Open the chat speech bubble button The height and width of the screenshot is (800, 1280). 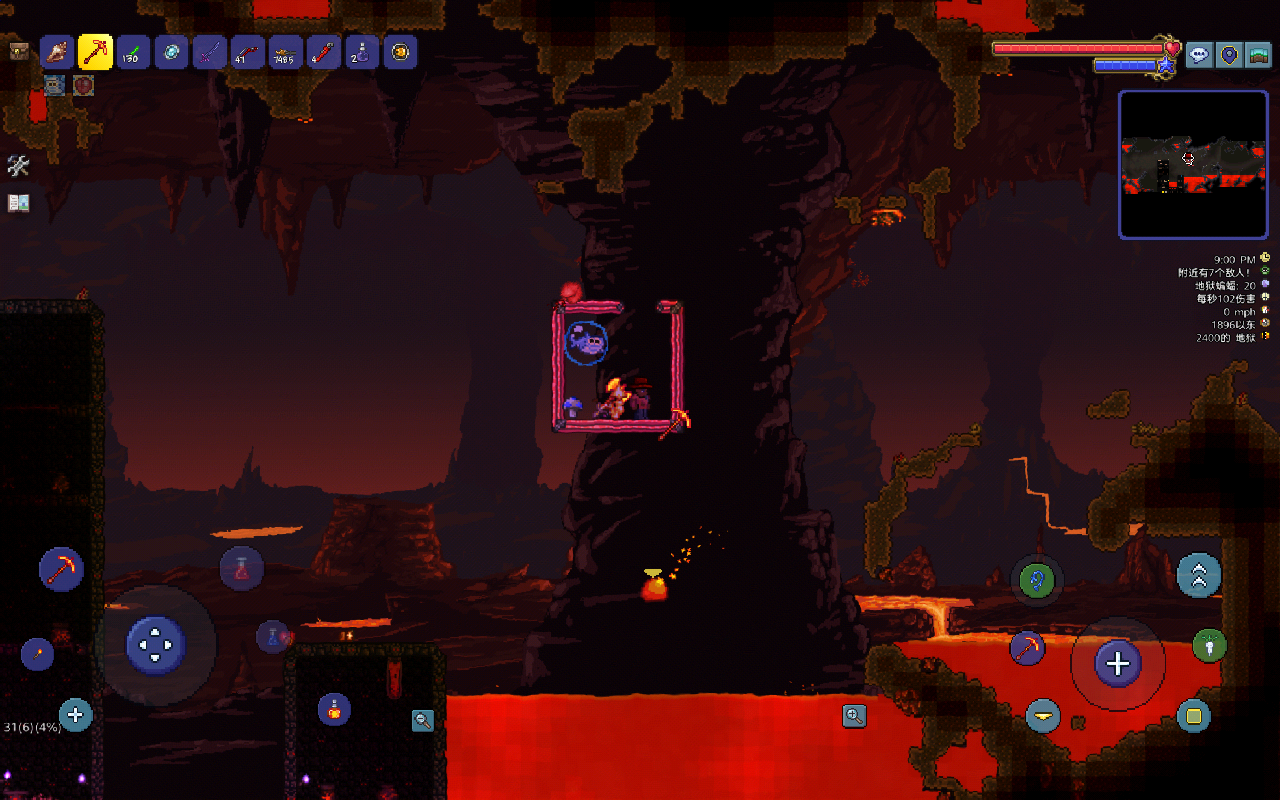pyautogui.click(x=1200, y=55)
